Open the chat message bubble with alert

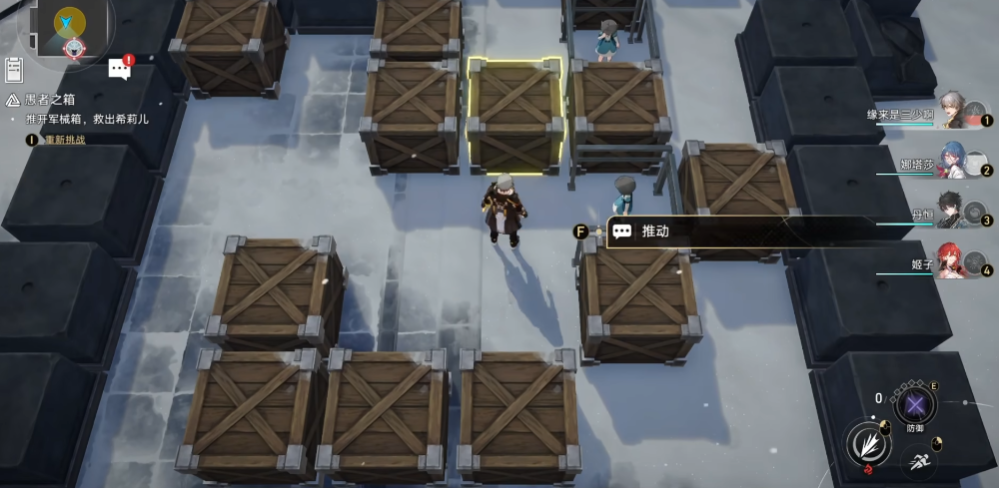click(120, 68)
